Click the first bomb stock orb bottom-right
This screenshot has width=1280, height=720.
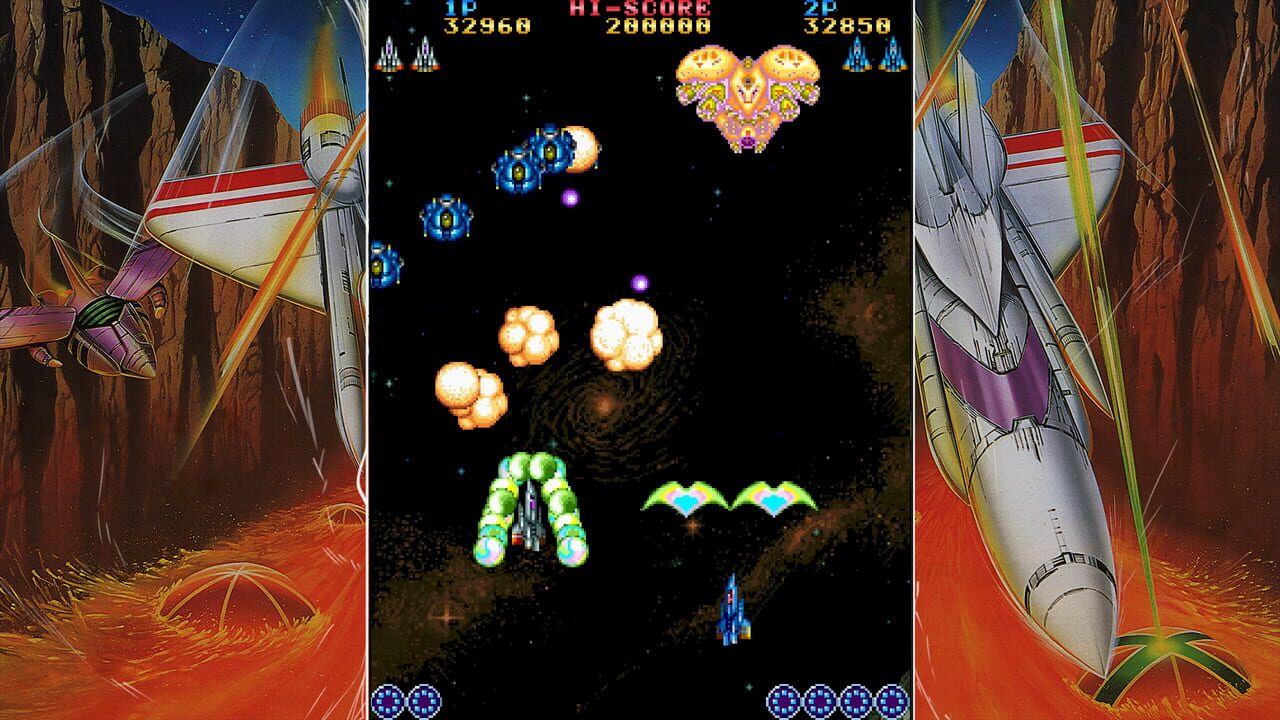click(784, 701)
